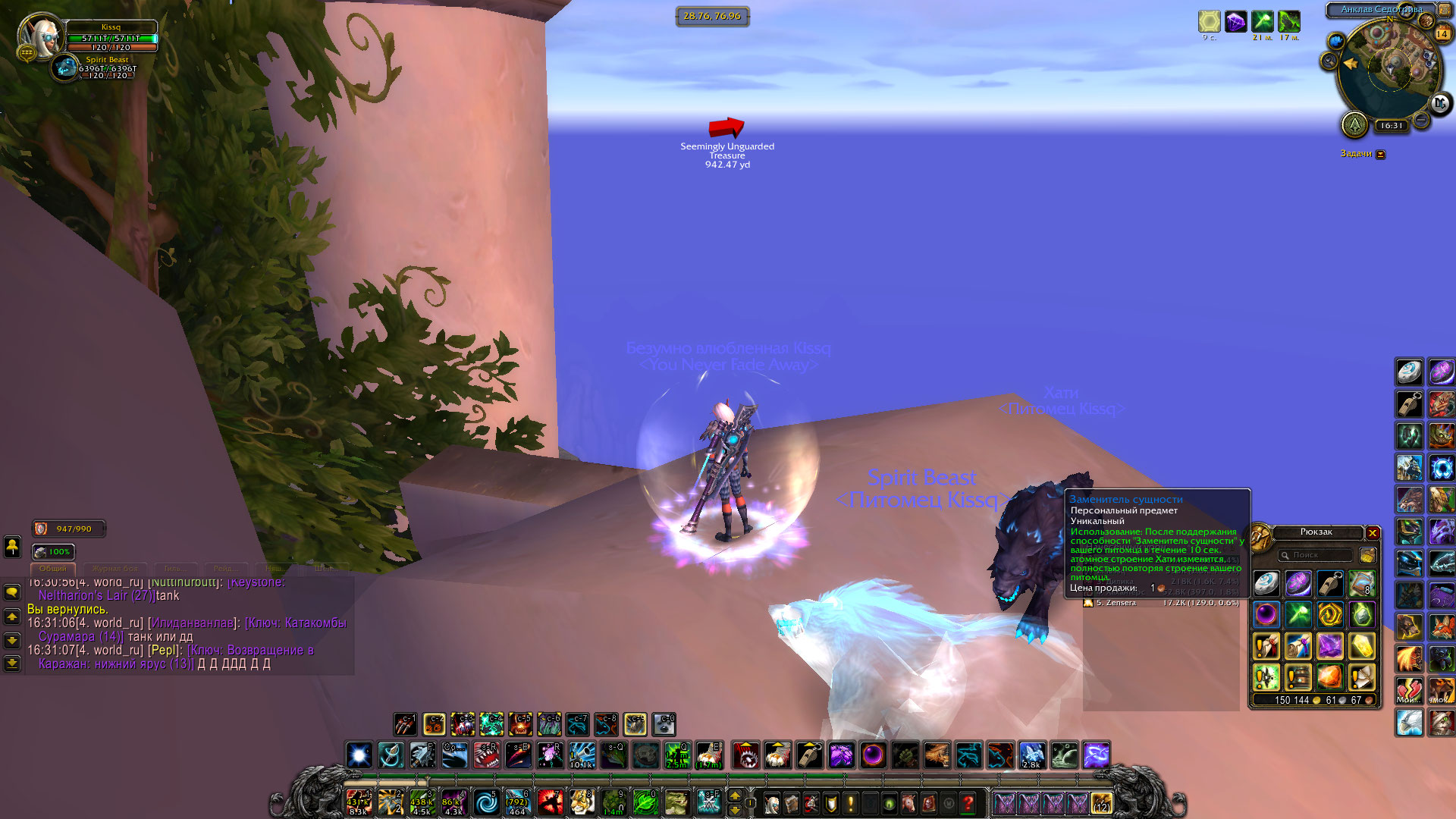
Task: Open the calendar button showing 14
Action: click(x=1442, y=33)
